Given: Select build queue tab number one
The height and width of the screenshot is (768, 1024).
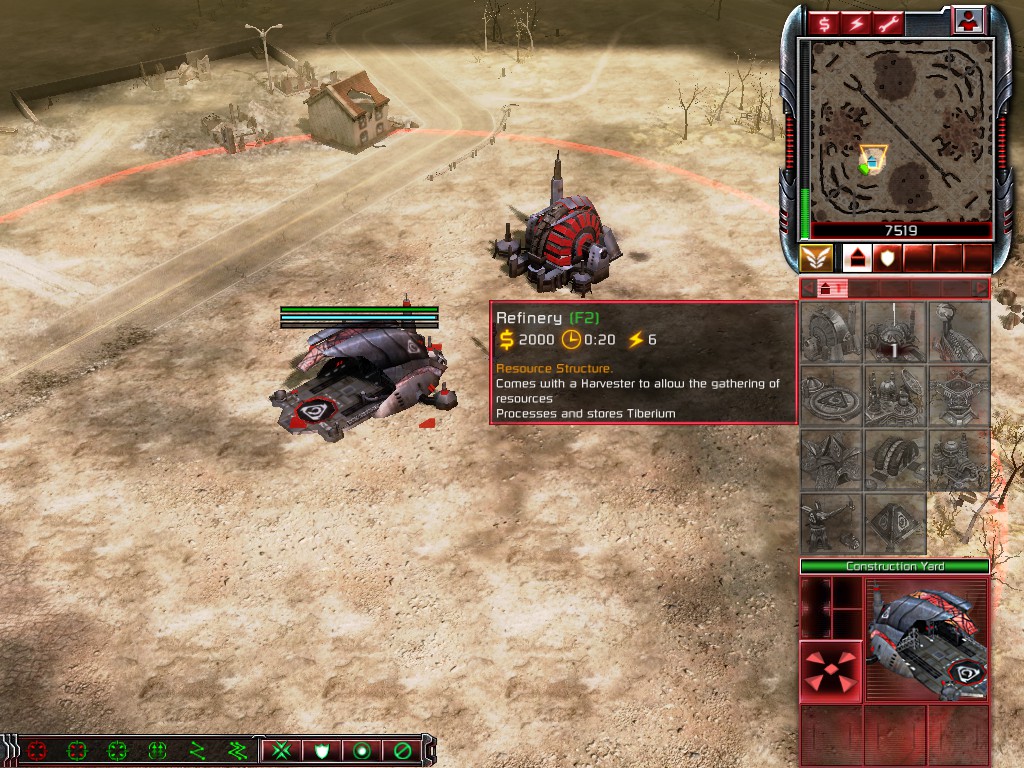Looking at the screenshot, I should click(828, 289).
